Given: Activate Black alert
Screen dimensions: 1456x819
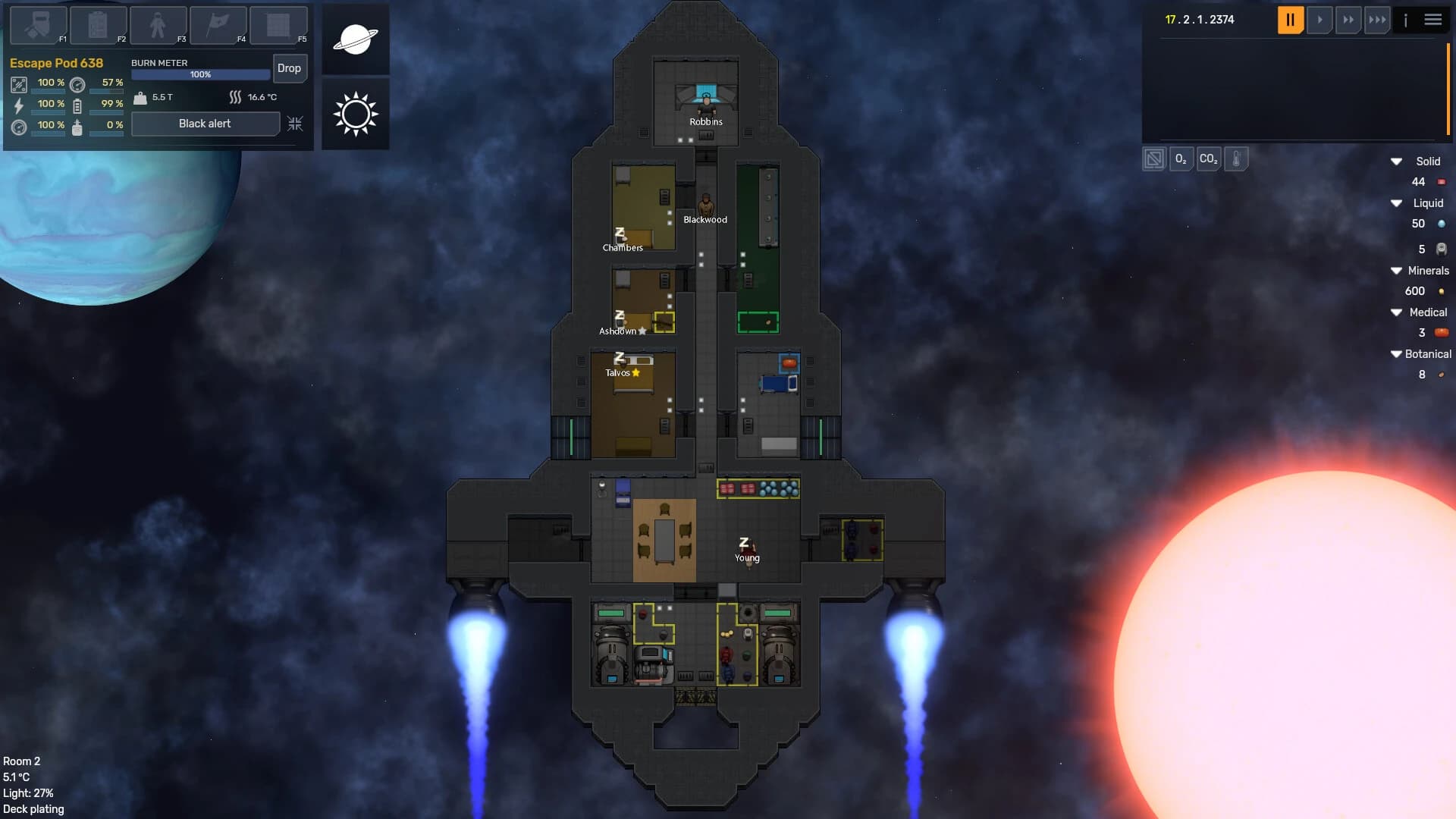Looking at the screenshot, I should (205, 123).
